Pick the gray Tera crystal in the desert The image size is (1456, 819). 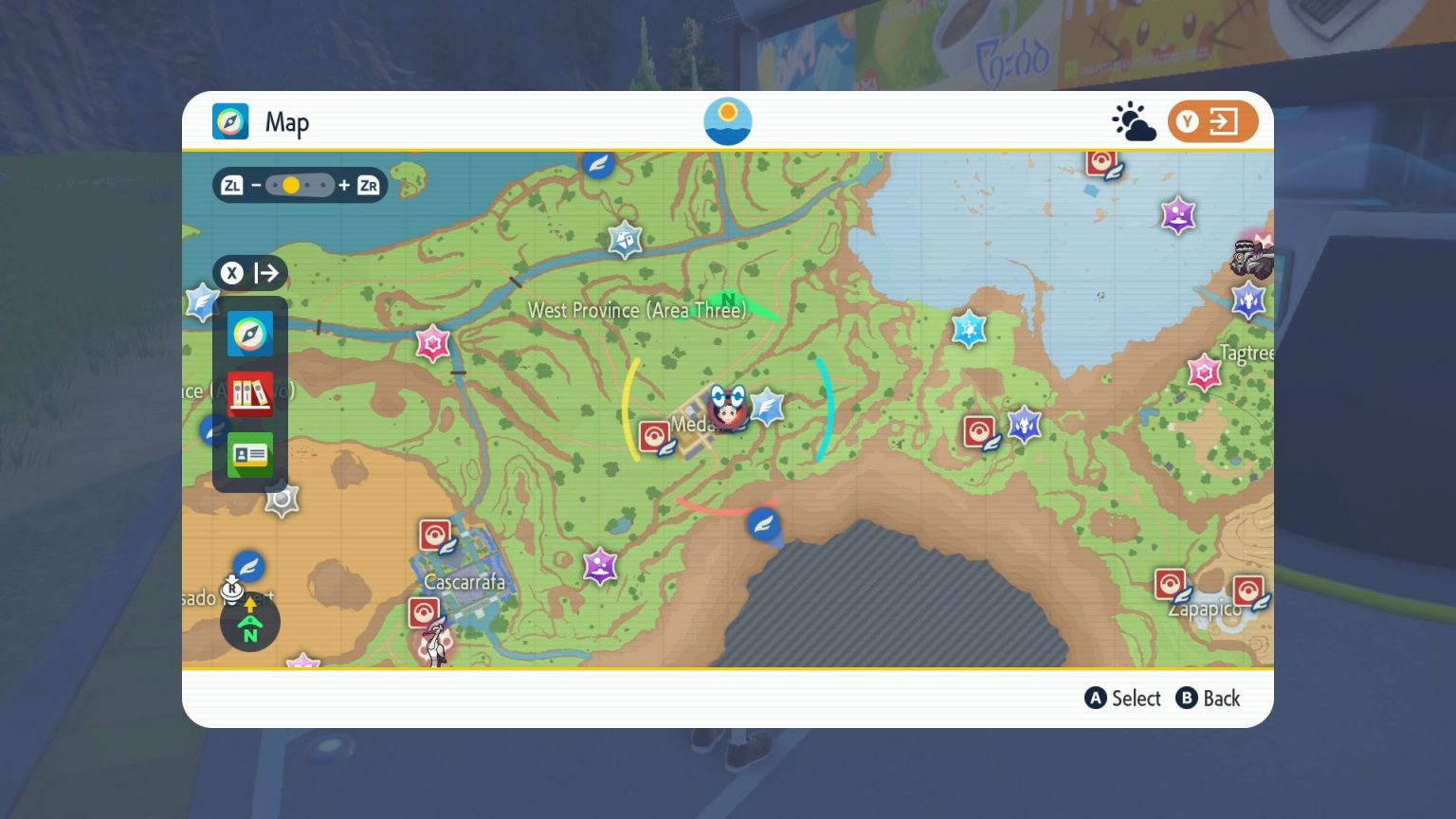coord(282,500)
